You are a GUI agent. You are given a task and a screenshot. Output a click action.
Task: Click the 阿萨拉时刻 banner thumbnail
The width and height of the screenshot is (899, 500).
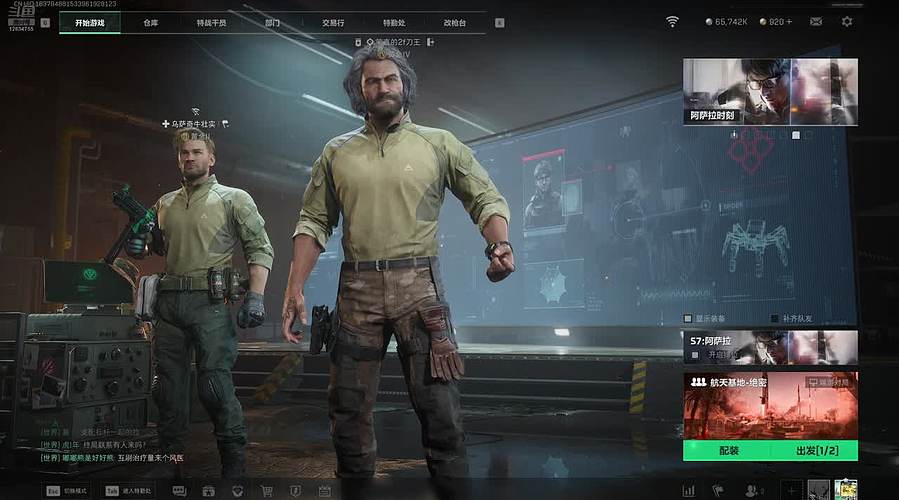(770, 91)
